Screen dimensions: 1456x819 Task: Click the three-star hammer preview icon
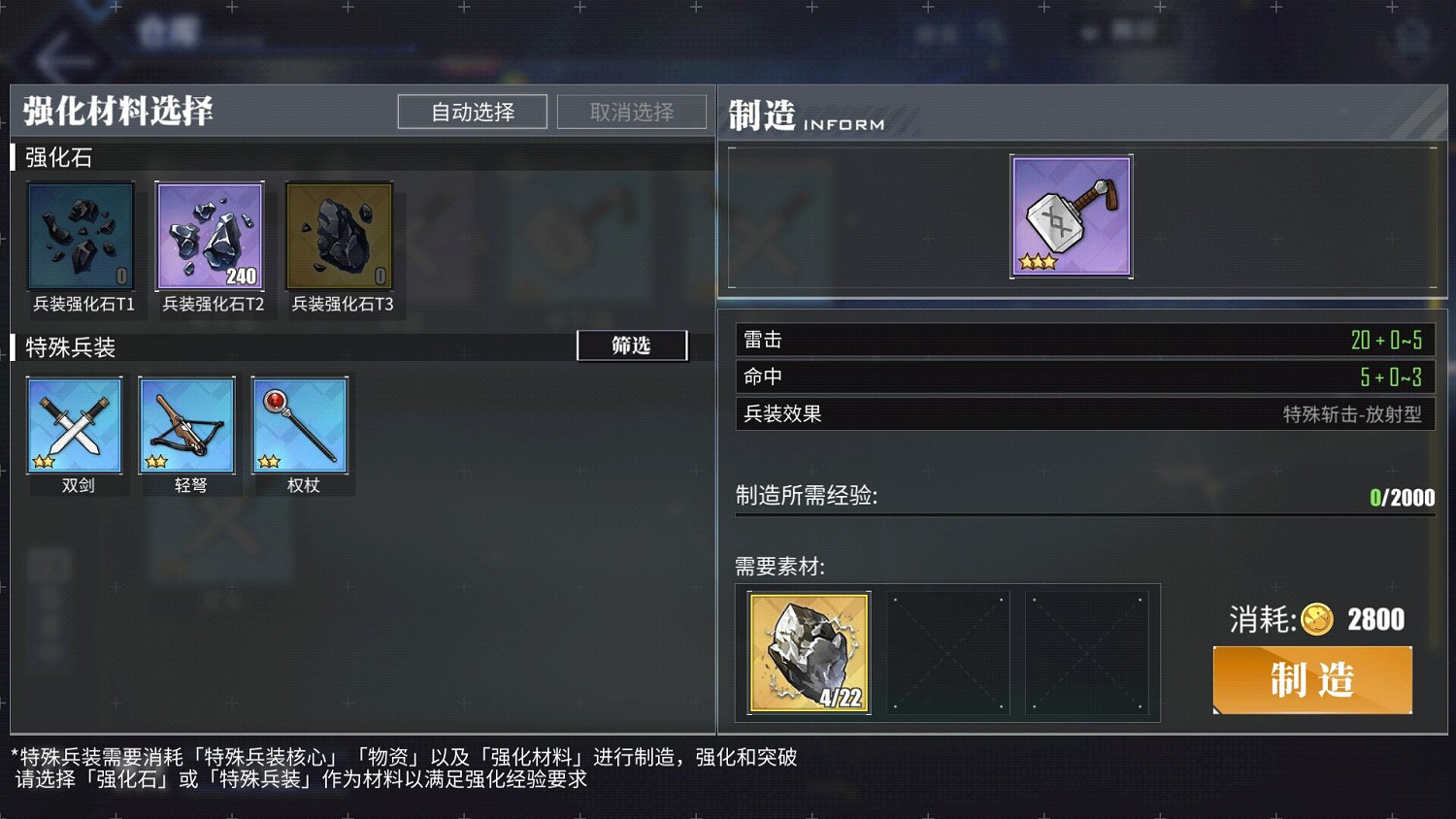click(x=1071, y=215)
